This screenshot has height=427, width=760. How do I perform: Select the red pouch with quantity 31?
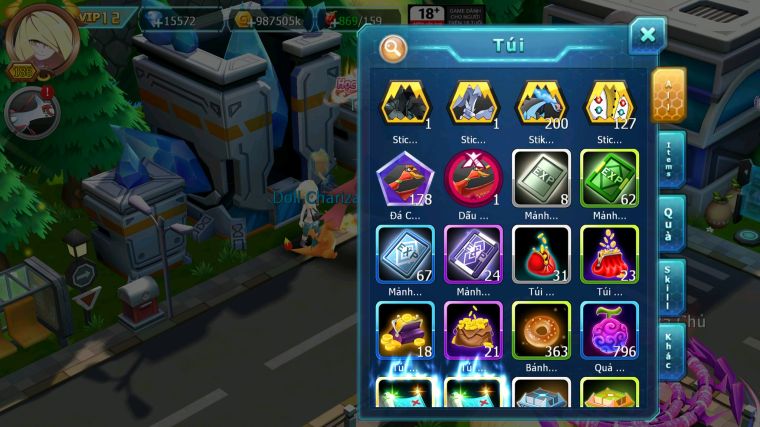(x=541, y=253)
